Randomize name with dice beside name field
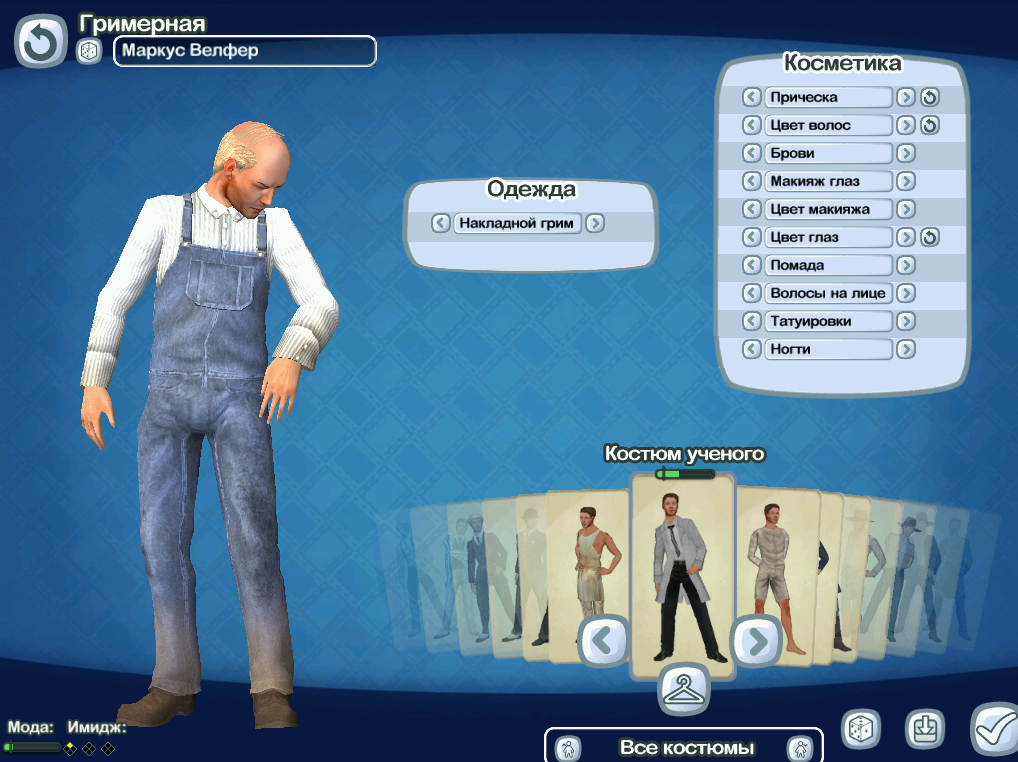The height and width of the screenshot is (762, 1018). coord(89,51)
